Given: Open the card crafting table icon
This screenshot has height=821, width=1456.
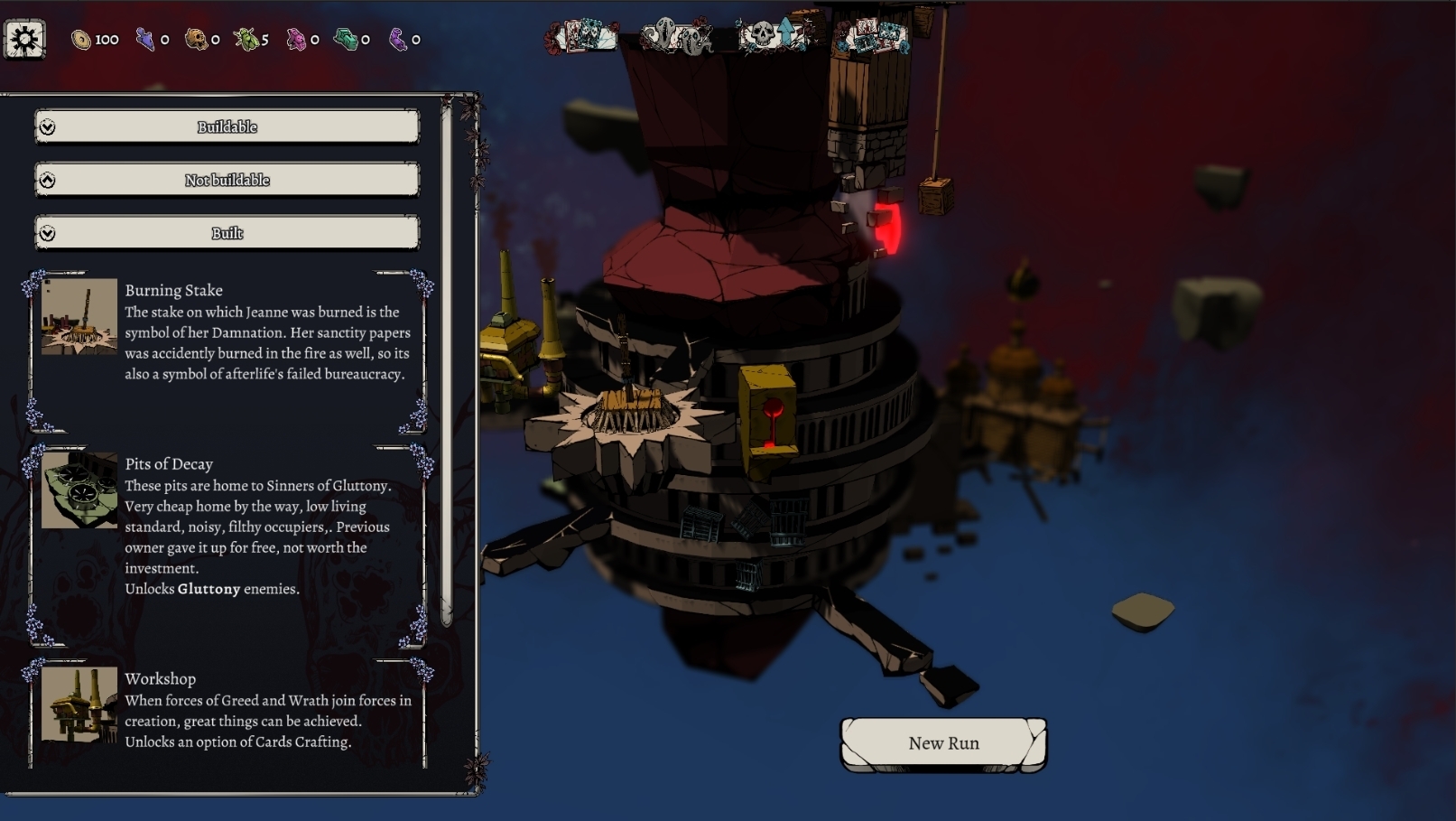Looking at the screenshot, I should coord(873,37).
